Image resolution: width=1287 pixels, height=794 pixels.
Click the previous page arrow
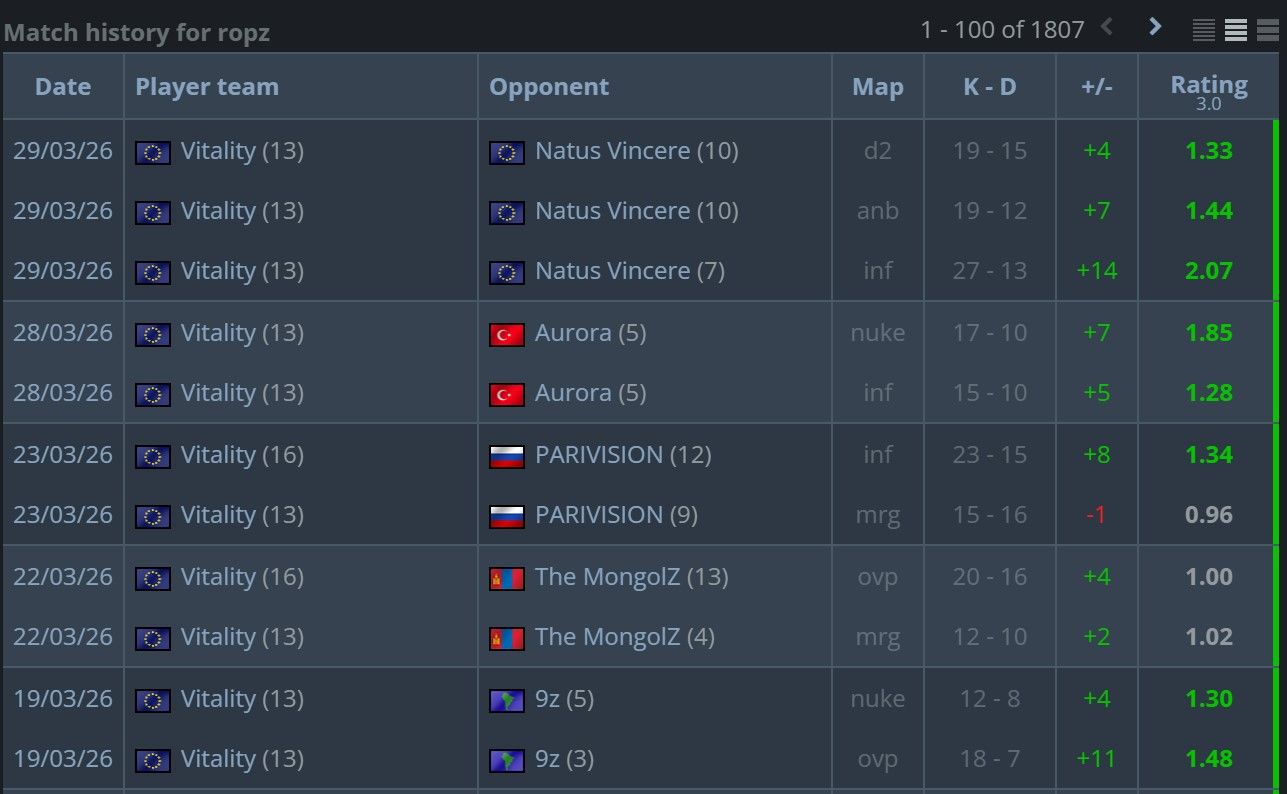coord(1108,28)
